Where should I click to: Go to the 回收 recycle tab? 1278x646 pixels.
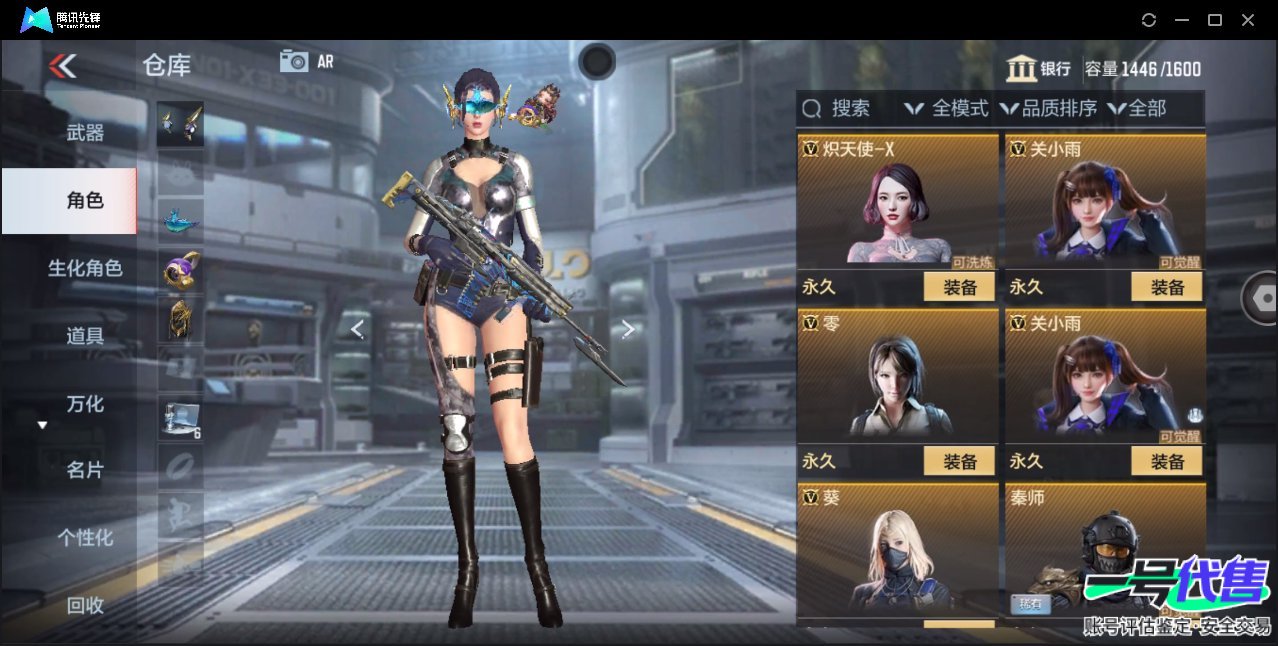coord(85,604)
